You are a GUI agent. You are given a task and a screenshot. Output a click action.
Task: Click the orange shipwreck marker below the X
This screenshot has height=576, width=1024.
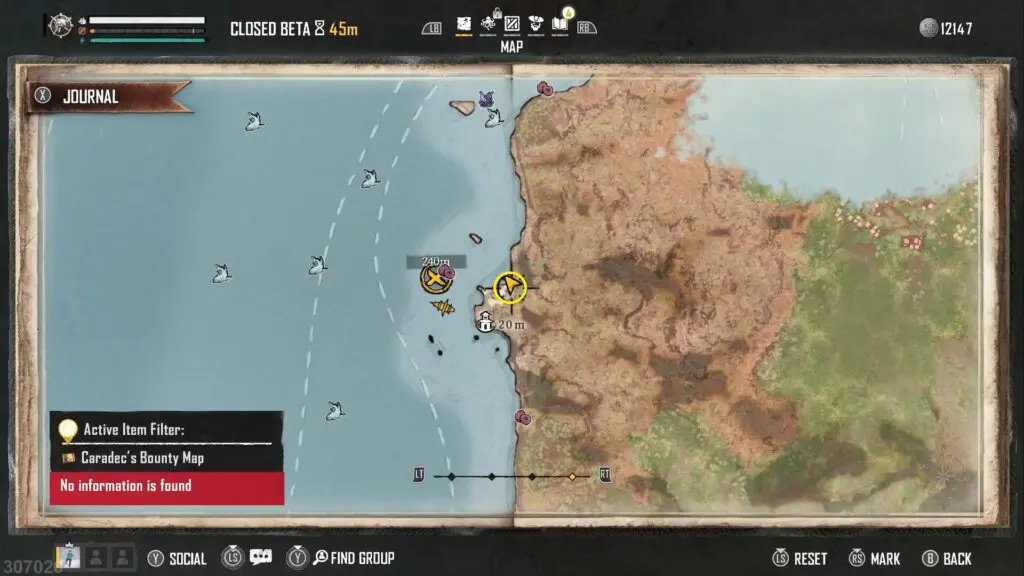tap(444, 307)
